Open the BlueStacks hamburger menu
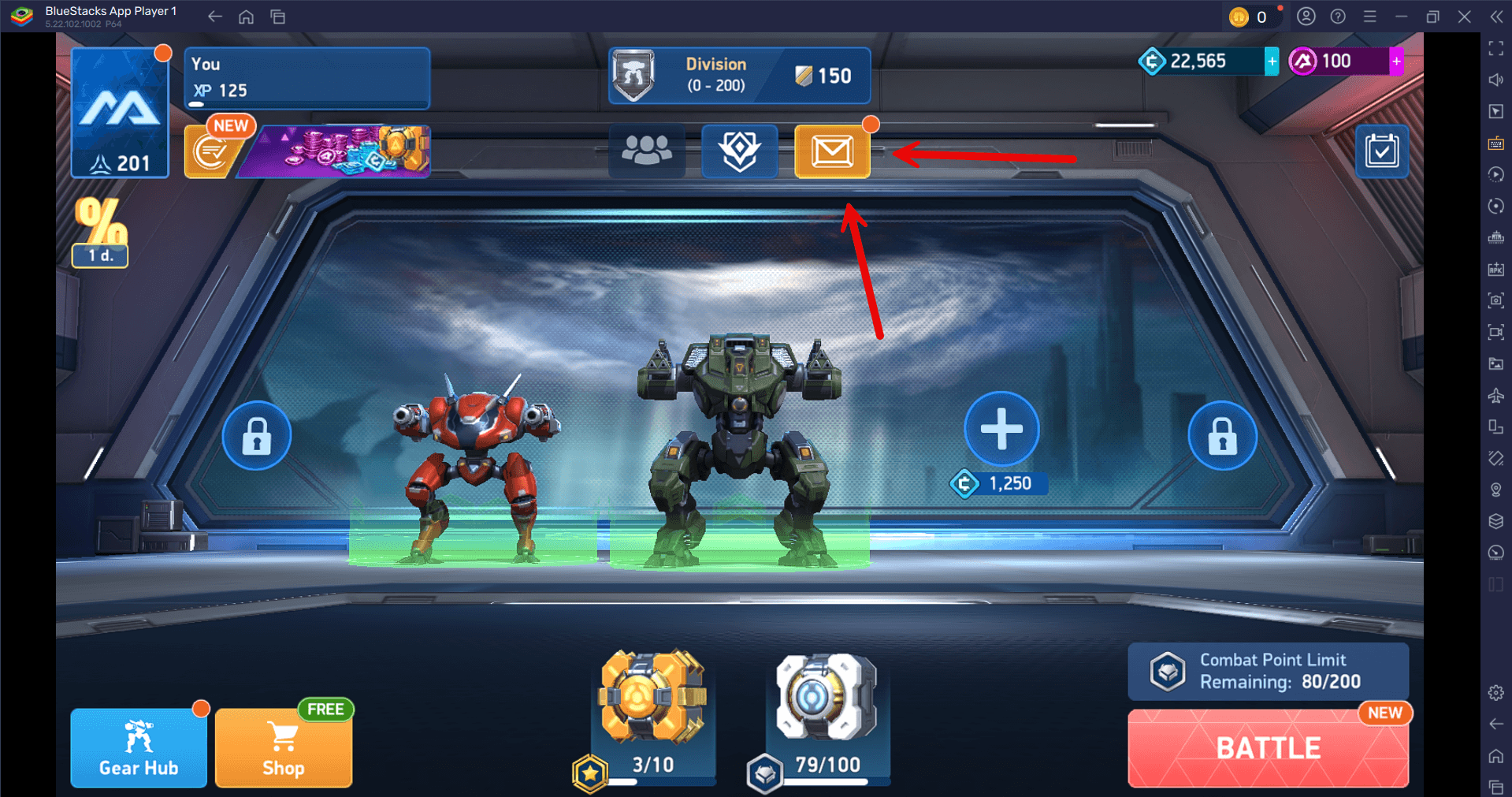 coord(1369,16)
